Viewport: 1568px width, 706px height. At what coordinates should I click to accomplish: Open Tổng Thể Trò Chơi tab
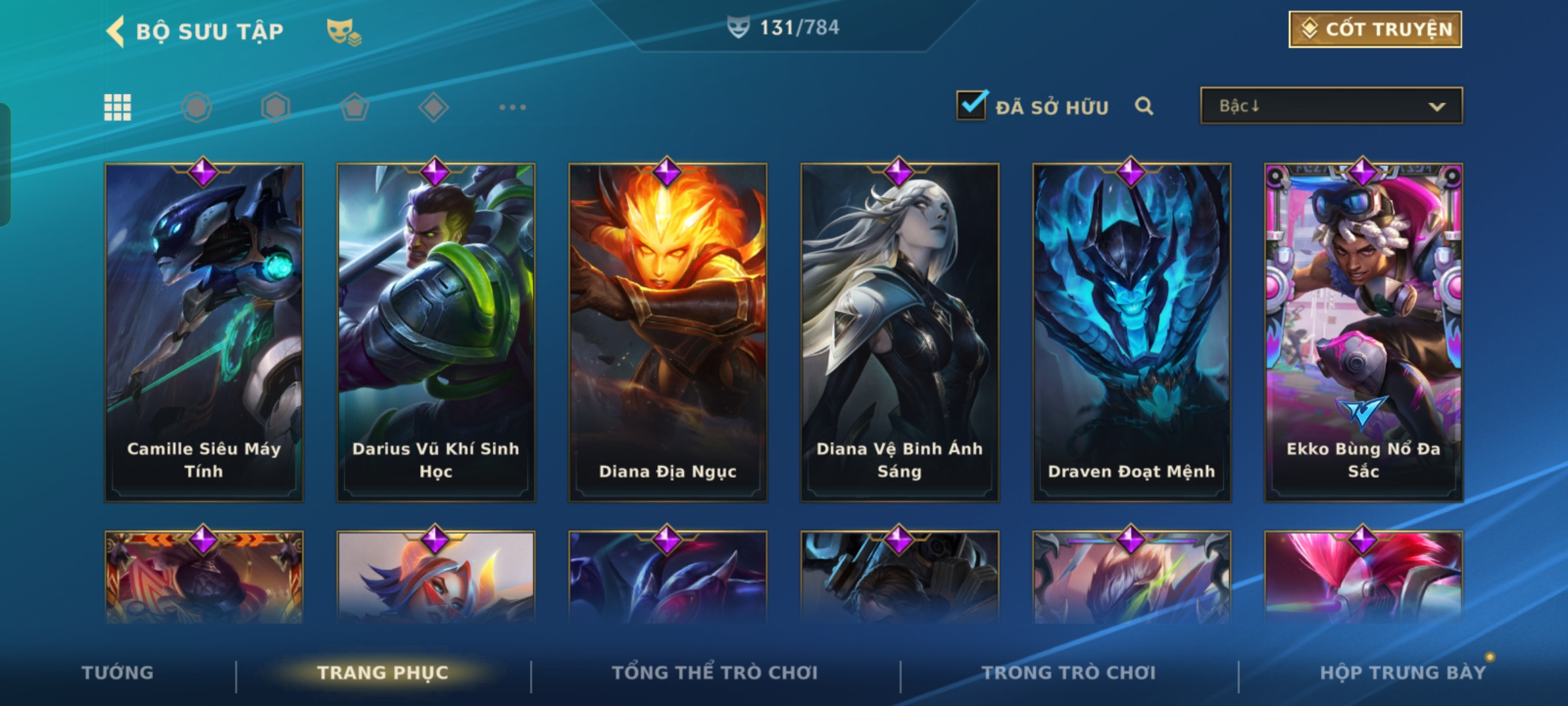(715, 673)
